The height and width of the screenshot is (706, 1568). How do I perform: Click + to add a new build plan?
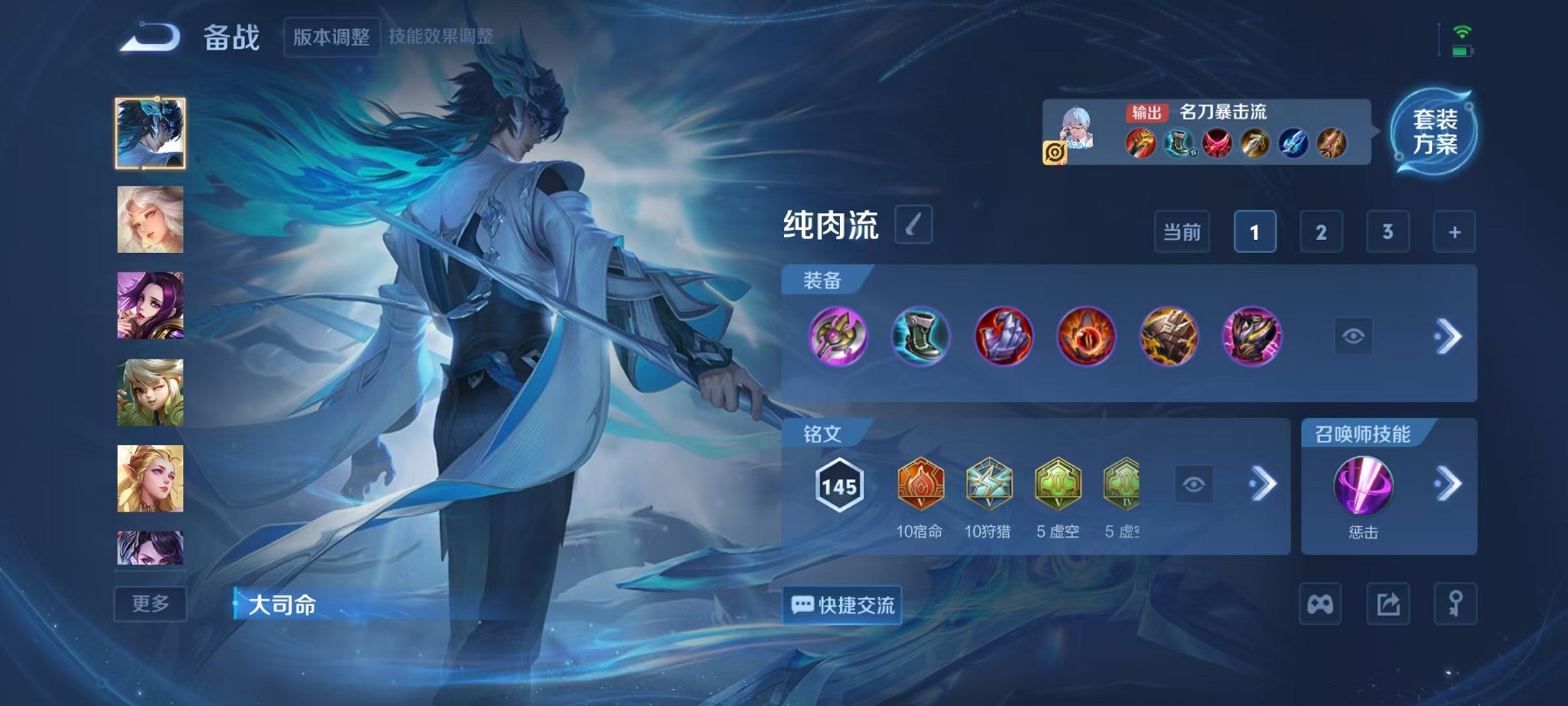point(1453,231)
